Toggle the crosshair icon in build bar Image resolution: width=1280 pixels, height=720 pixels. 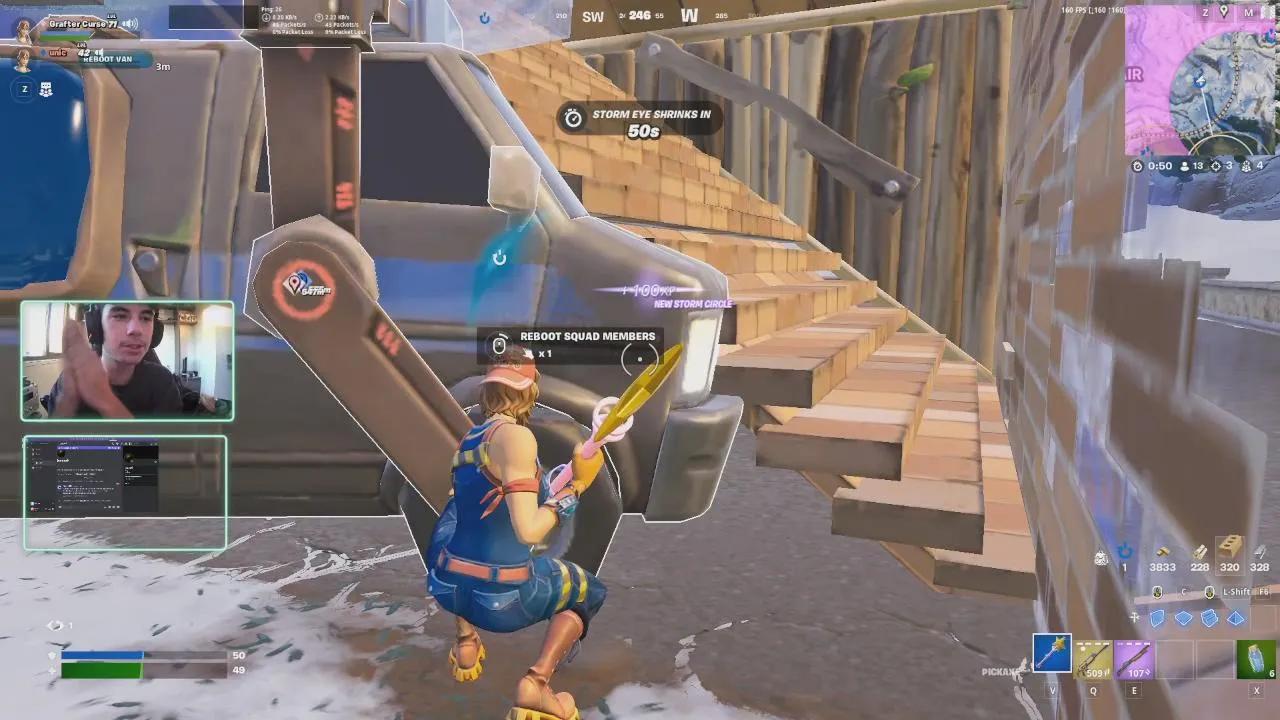pos(1134,617)
